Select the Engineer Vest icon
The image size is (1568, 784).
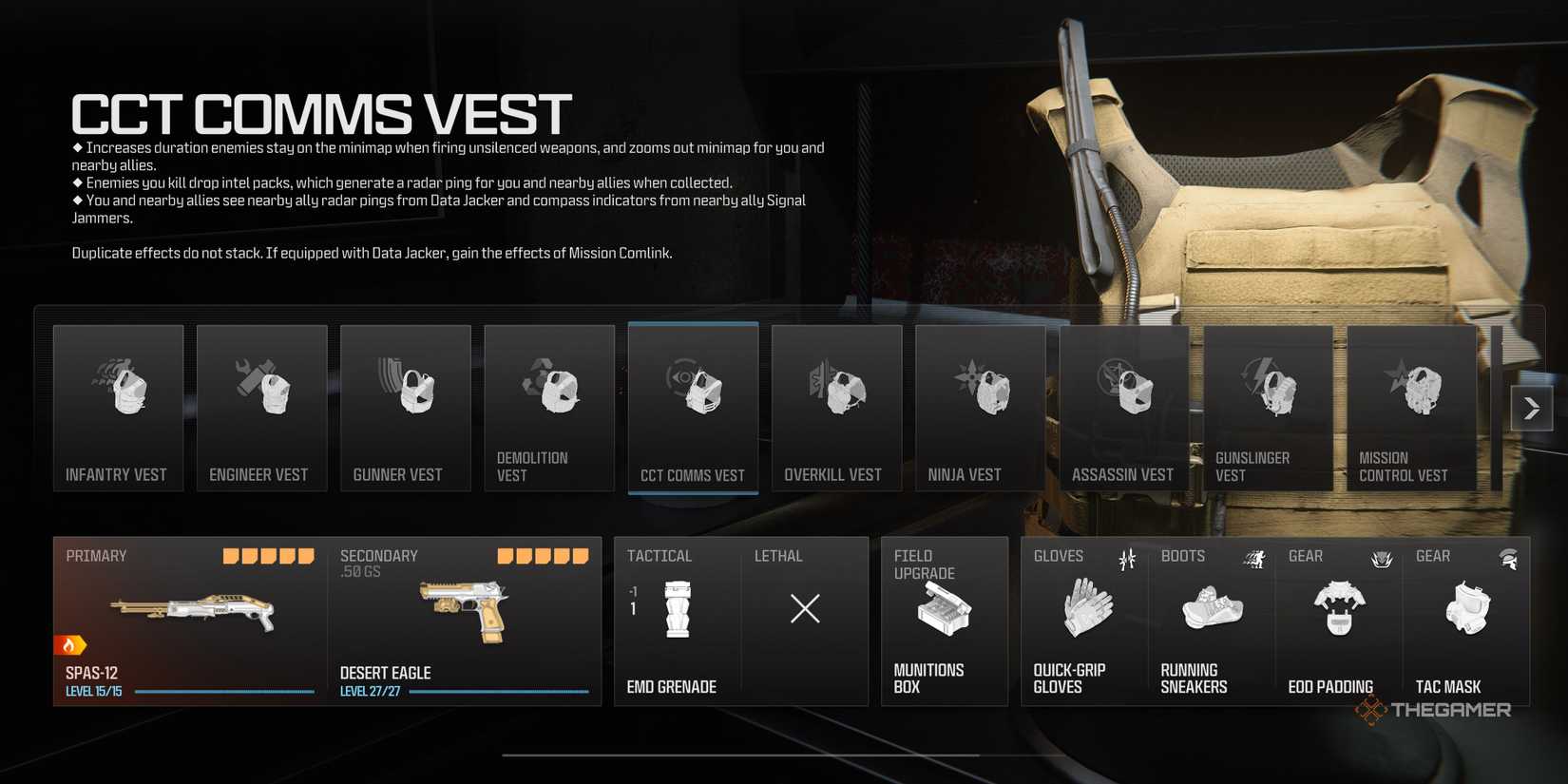(x=261, y=399)
